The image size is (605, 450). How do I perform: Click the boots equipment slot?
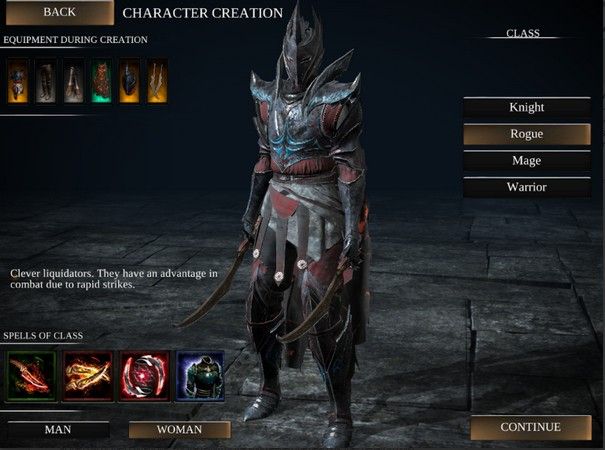tap(74, 81)
